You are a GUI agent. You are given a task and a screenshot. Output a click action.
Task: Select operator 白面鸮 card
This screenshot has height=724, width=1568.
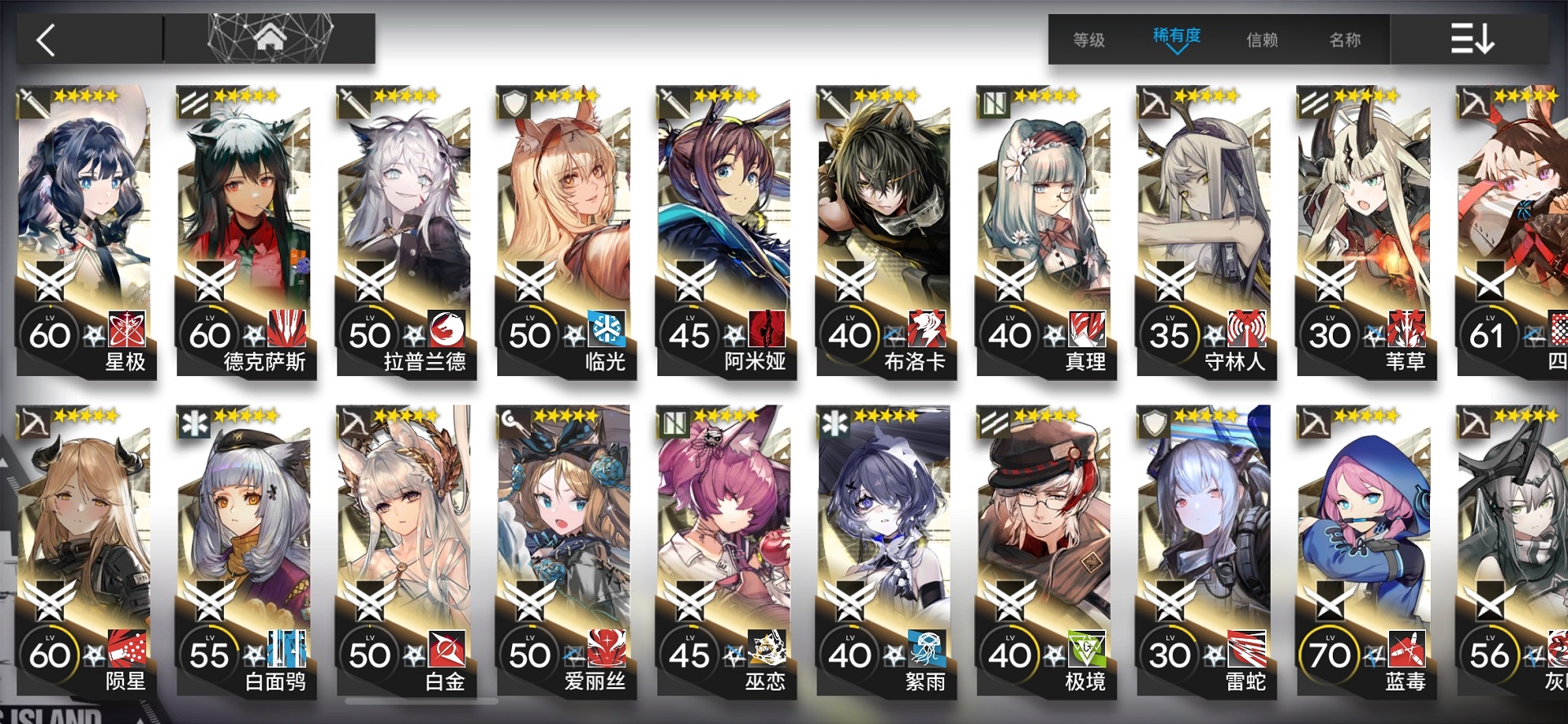pos(245,549)
